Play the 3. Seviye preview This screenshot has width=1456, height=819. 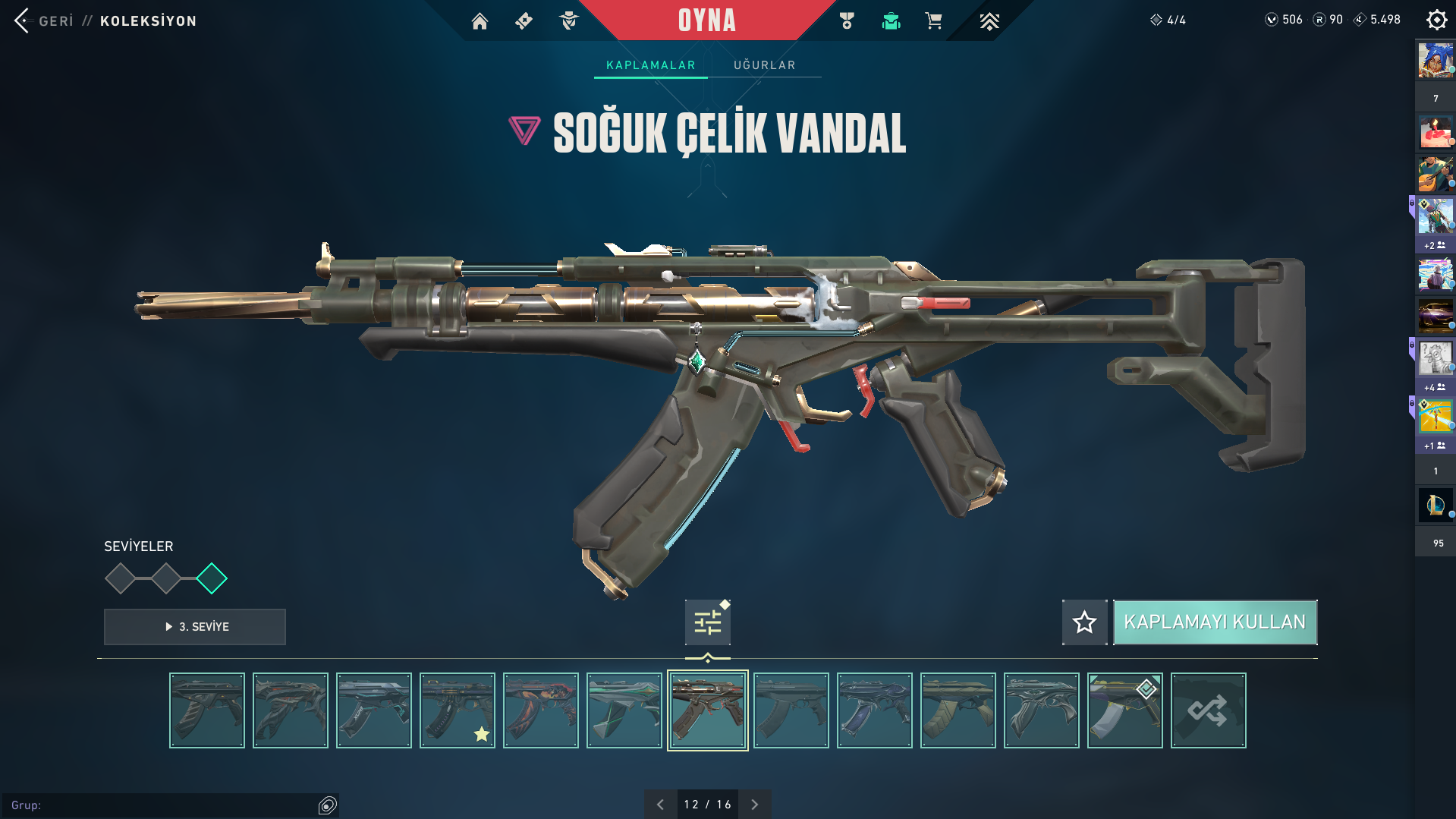point(195,627)
